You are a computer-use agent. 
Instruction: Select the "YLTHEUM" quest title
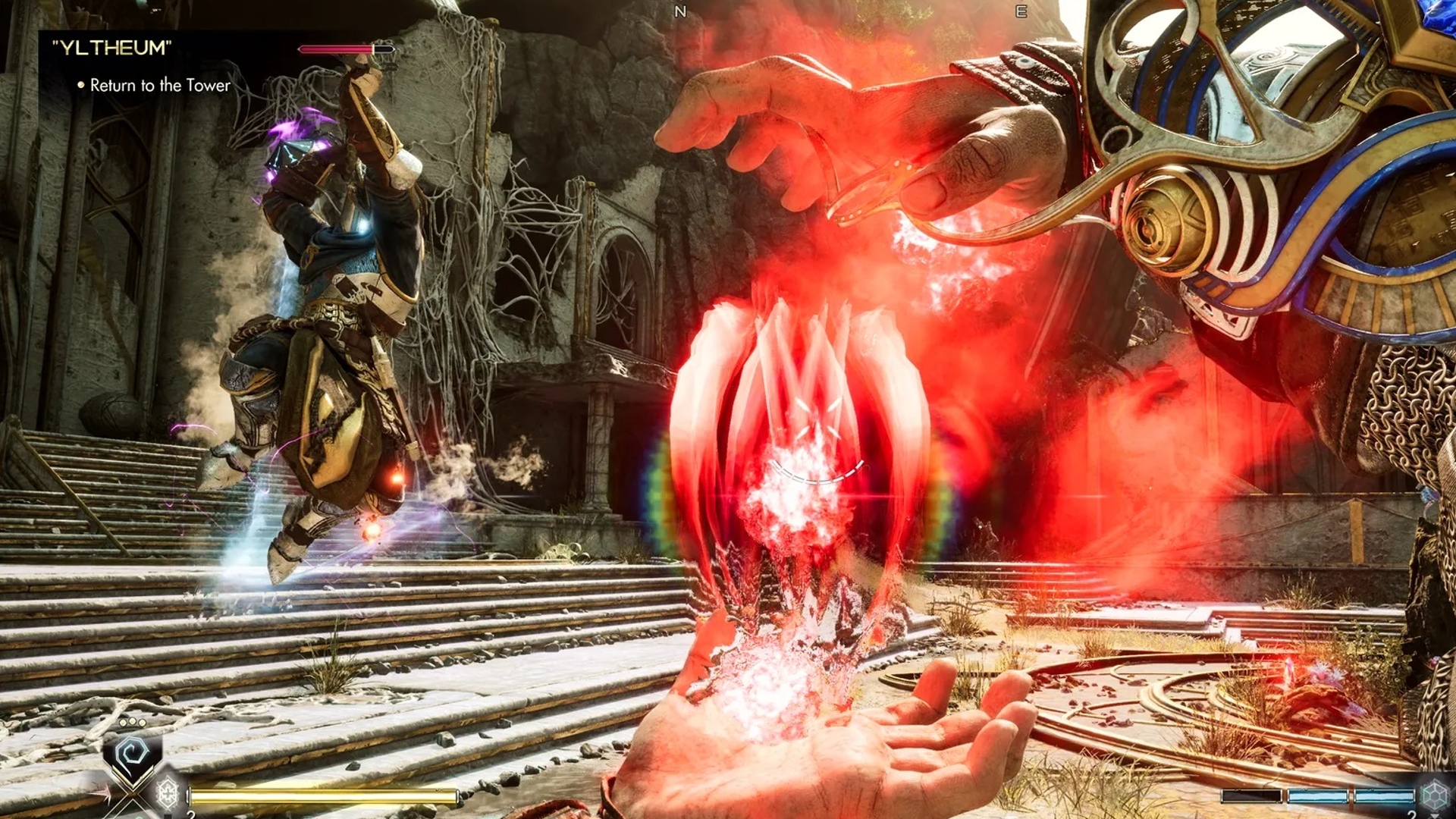pos(111,48)
